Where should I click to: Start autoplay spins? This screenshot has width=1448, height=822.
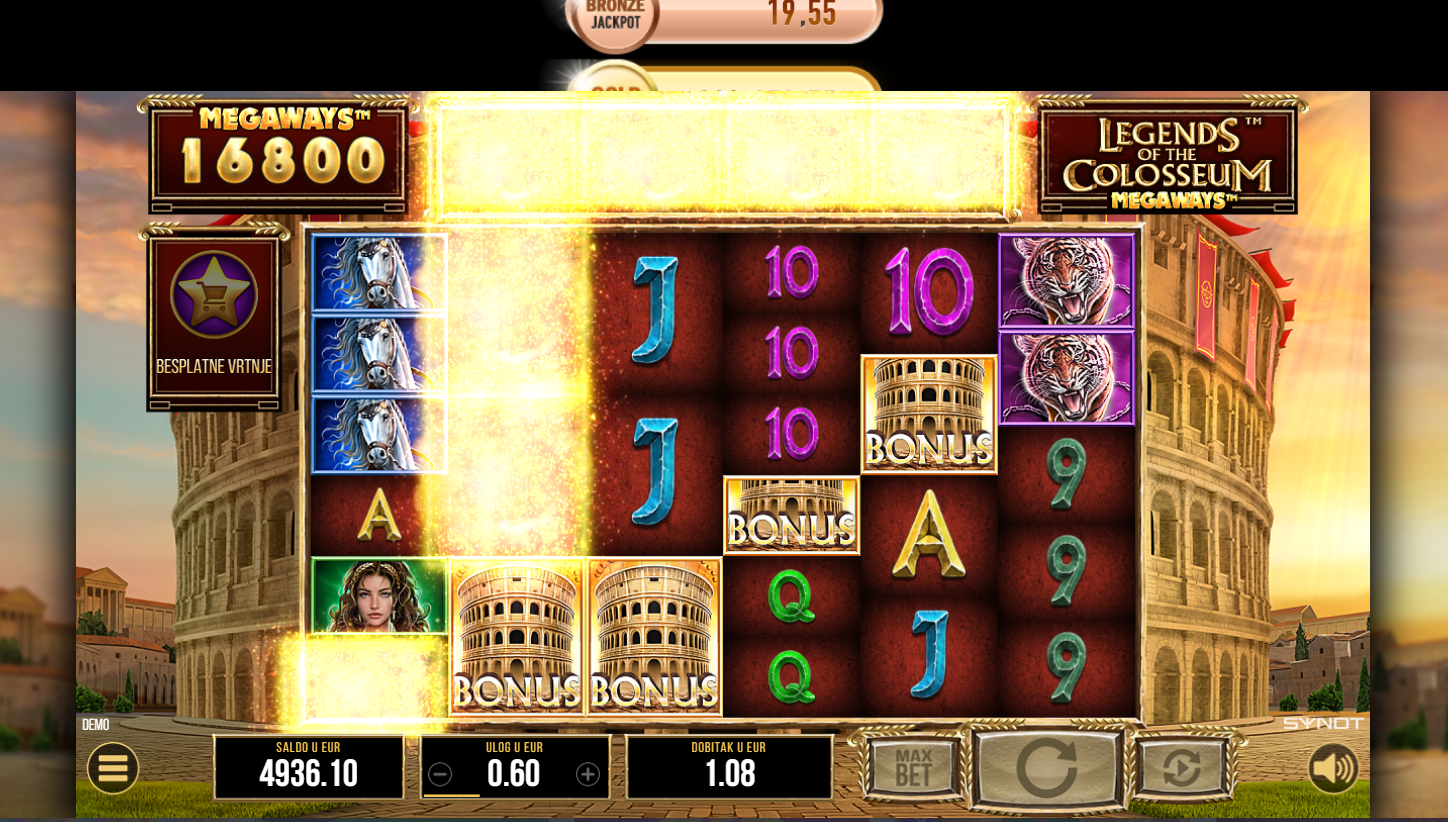pyautogui.click(x=1182, y=768)
